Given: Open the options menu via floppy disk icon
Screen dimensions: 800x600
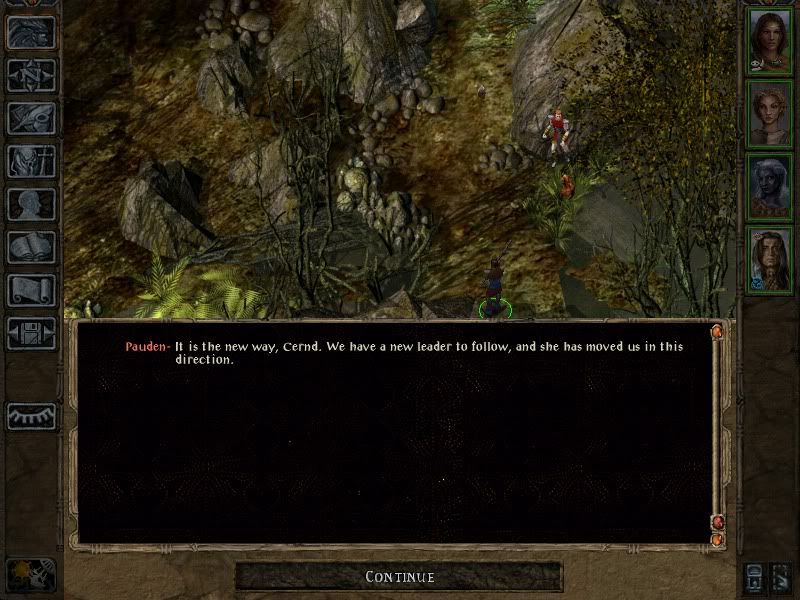Looking at the screenshot, I should pyautogui.click(x=31, y=333).
